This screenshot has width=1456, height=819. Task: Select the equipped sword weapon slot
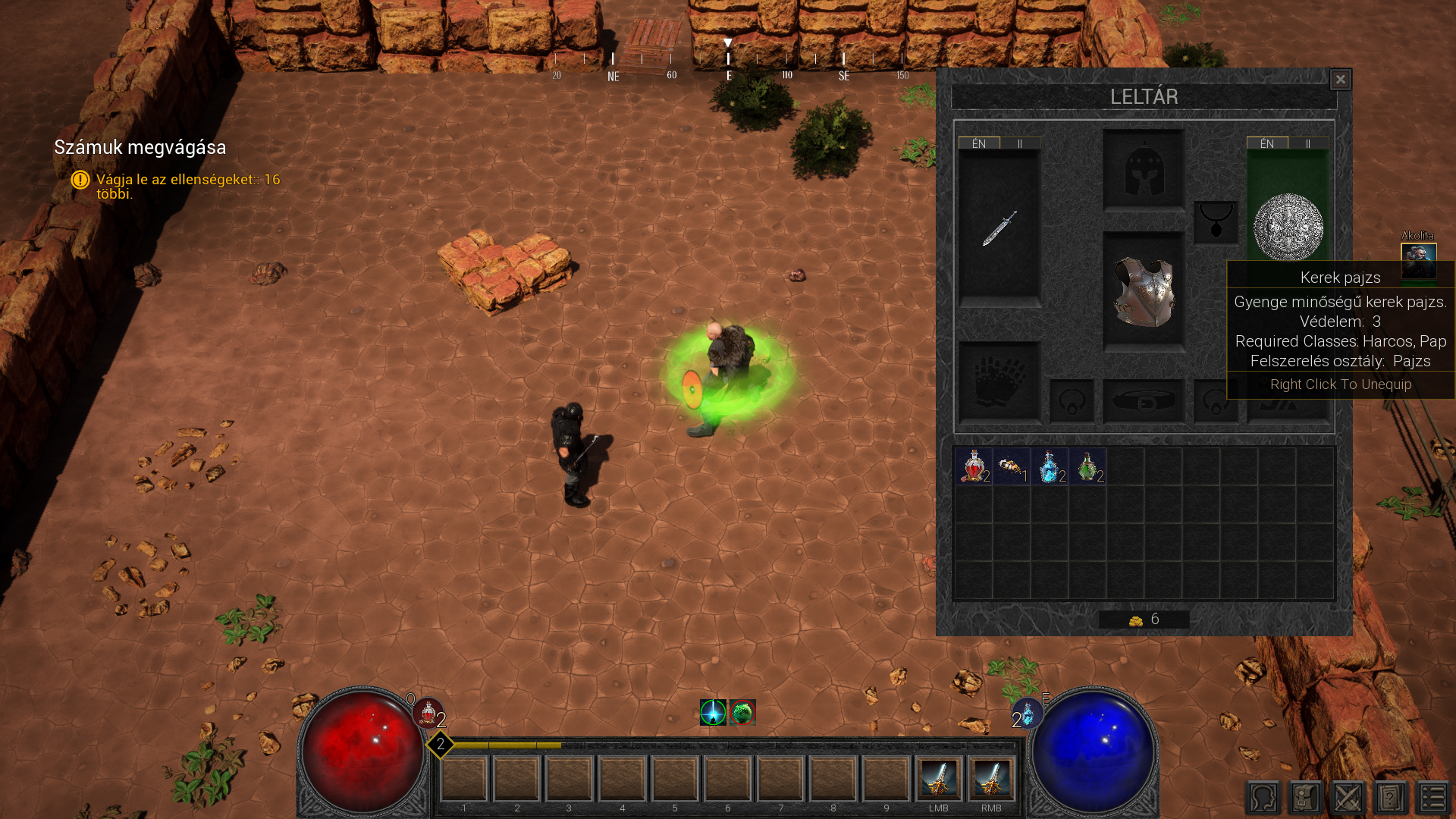pos(999,228)
